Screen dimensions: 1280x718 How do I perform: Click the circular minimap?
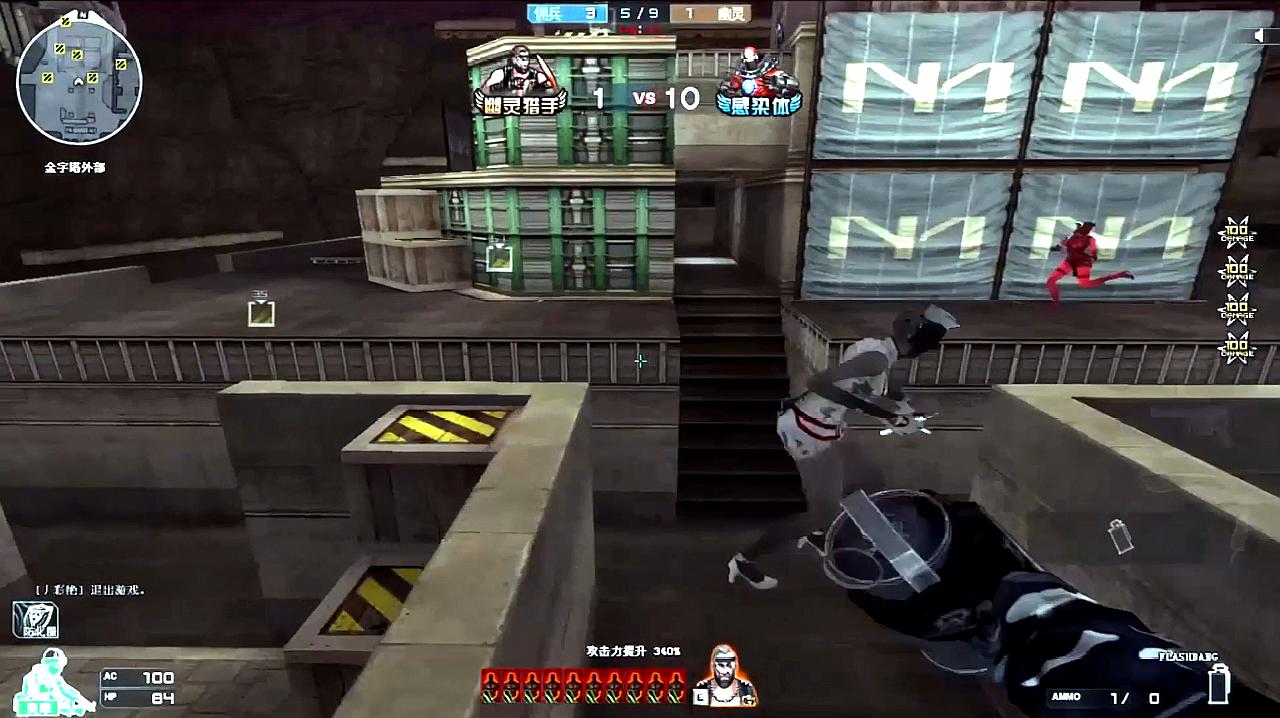79,81
